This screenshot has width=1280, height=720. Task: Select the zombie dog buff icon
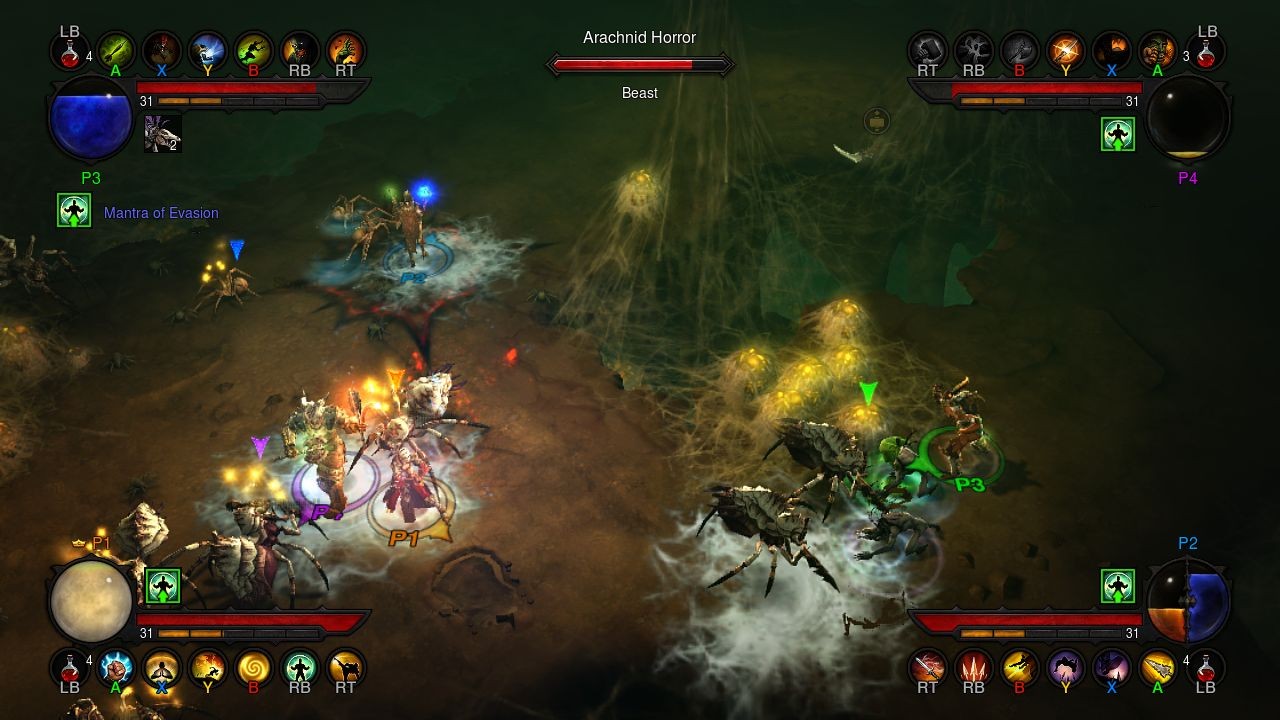(x=163, y=134)
